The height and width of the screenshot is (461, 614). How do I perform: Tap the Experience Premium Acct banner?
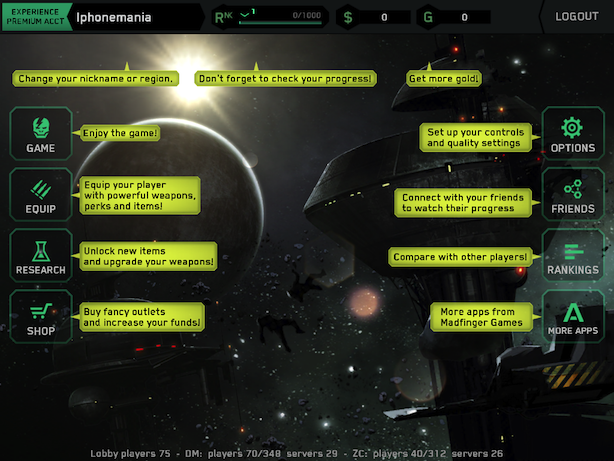click(x=34, y=17)
